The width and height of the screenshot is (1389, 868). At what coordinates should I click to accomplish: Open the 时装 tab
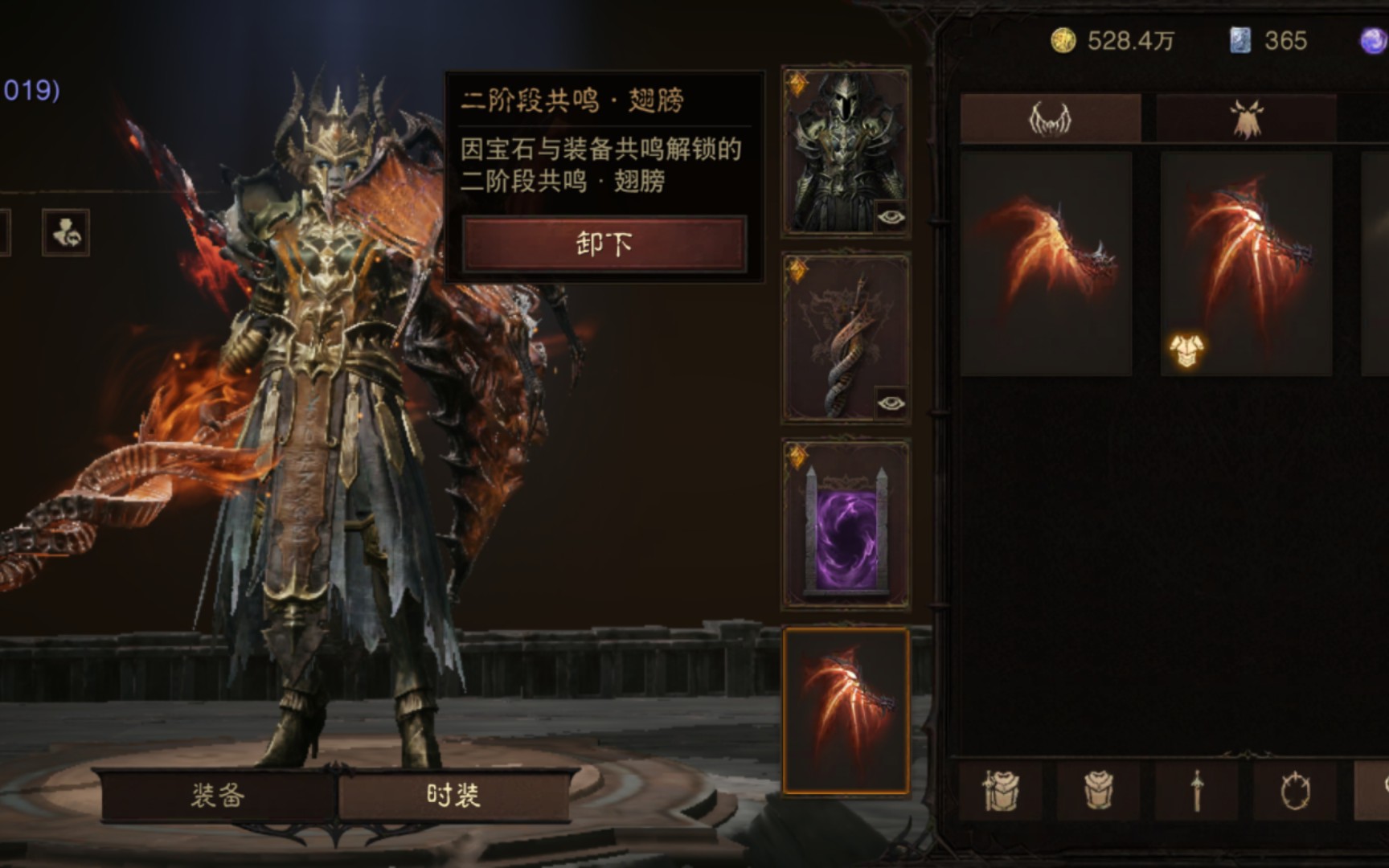[454, 794]
